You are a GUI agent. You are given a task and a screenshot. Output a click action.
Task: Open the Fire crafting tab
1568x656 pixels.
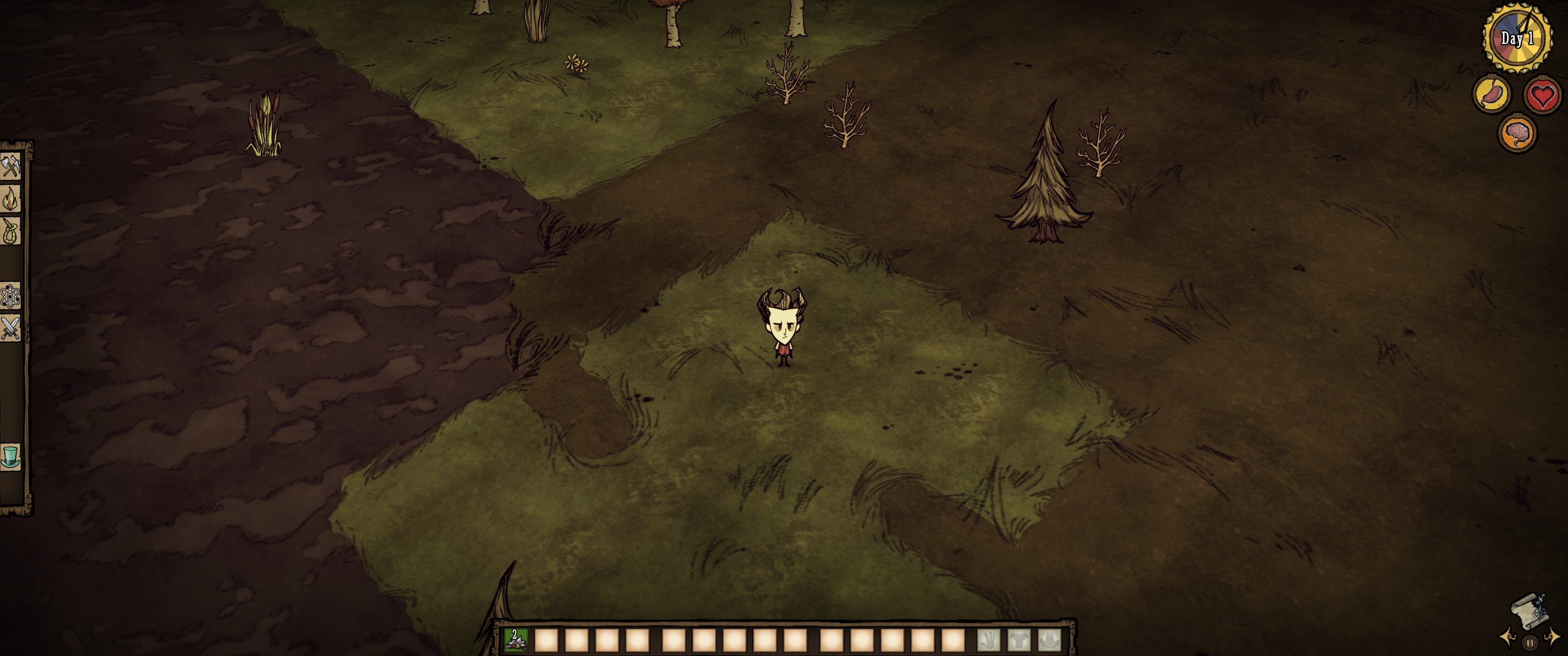10,198
